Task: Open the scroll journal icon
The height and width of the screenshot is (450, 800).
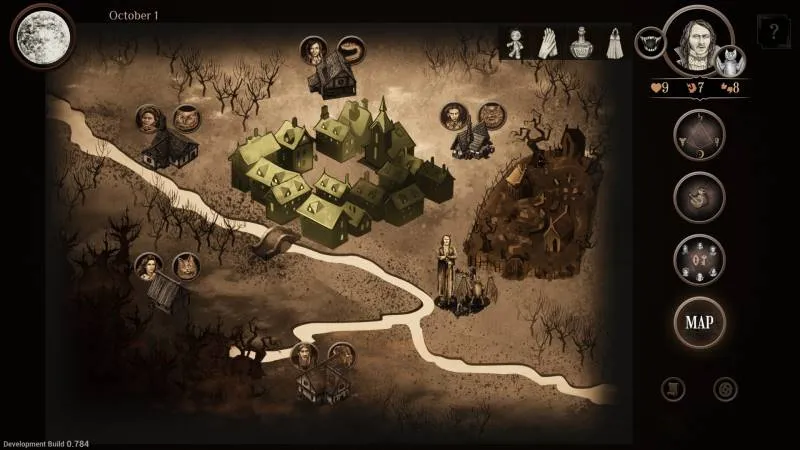Action: (x=675, y=388)
